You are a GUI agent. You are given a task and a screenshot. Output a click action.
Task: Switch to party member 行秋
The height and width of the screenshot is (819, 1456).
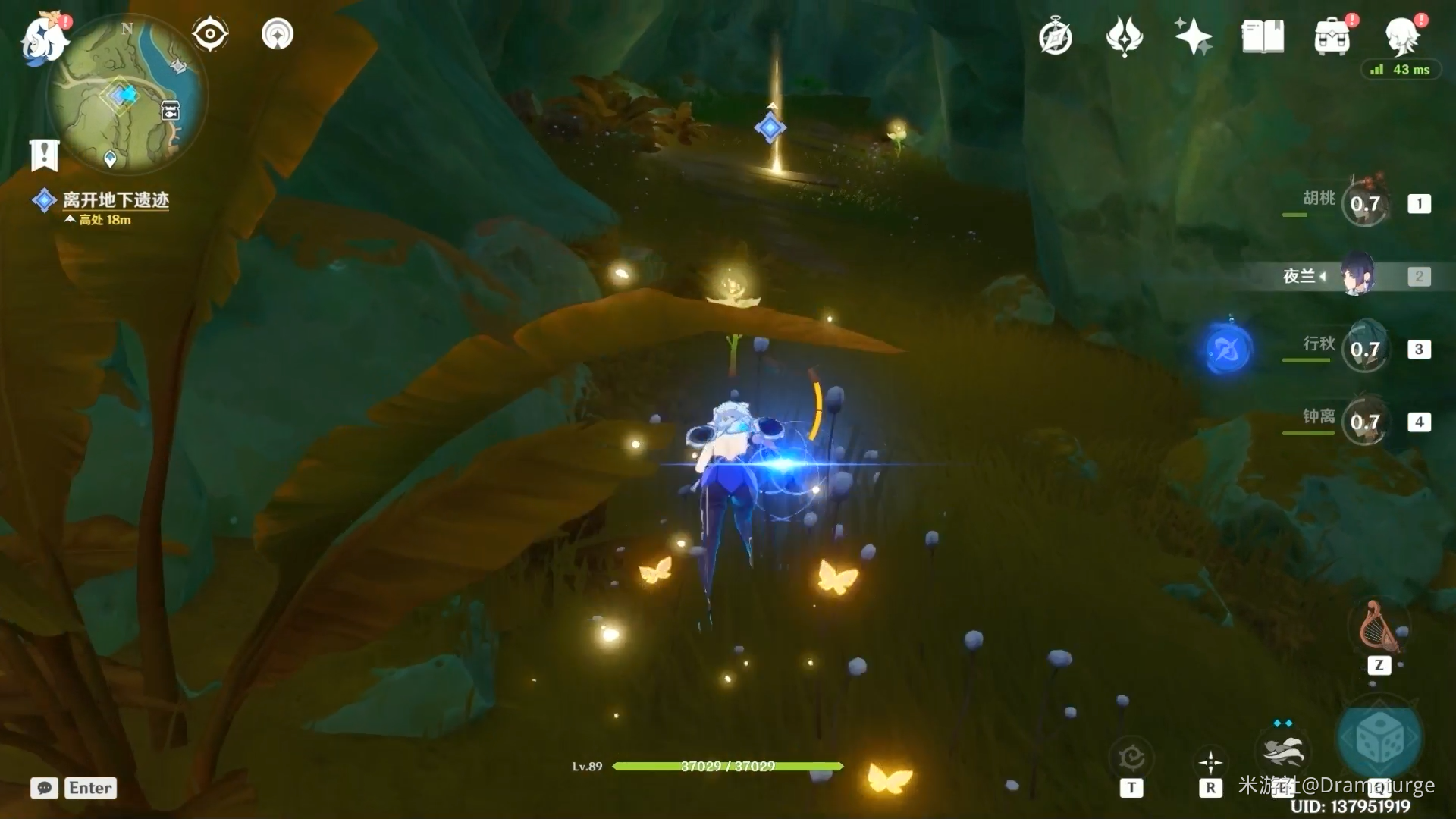click(1364, 350)
